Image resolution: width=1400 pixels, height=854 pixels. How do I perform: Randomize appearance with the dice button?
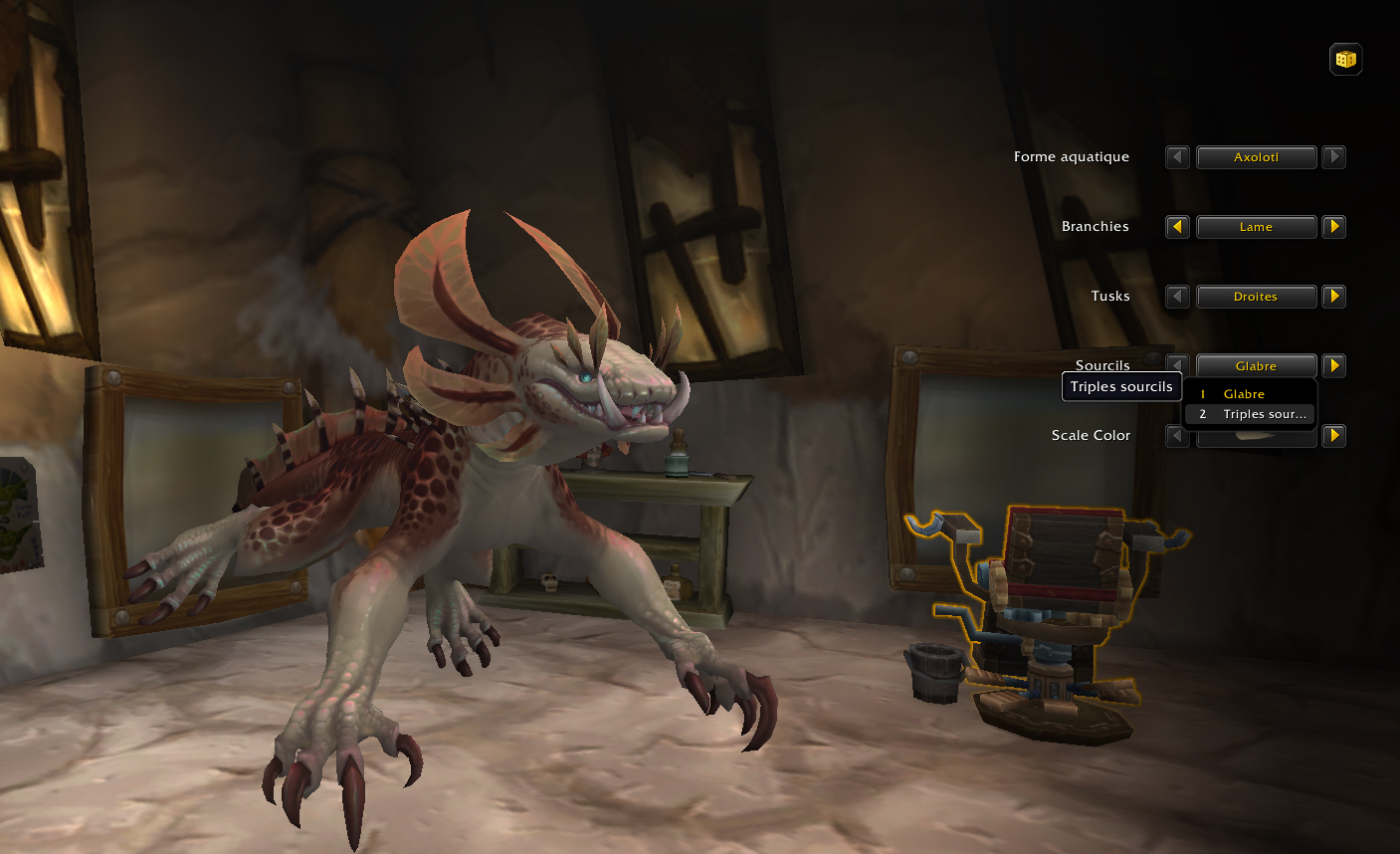[x=1345, y=60]
